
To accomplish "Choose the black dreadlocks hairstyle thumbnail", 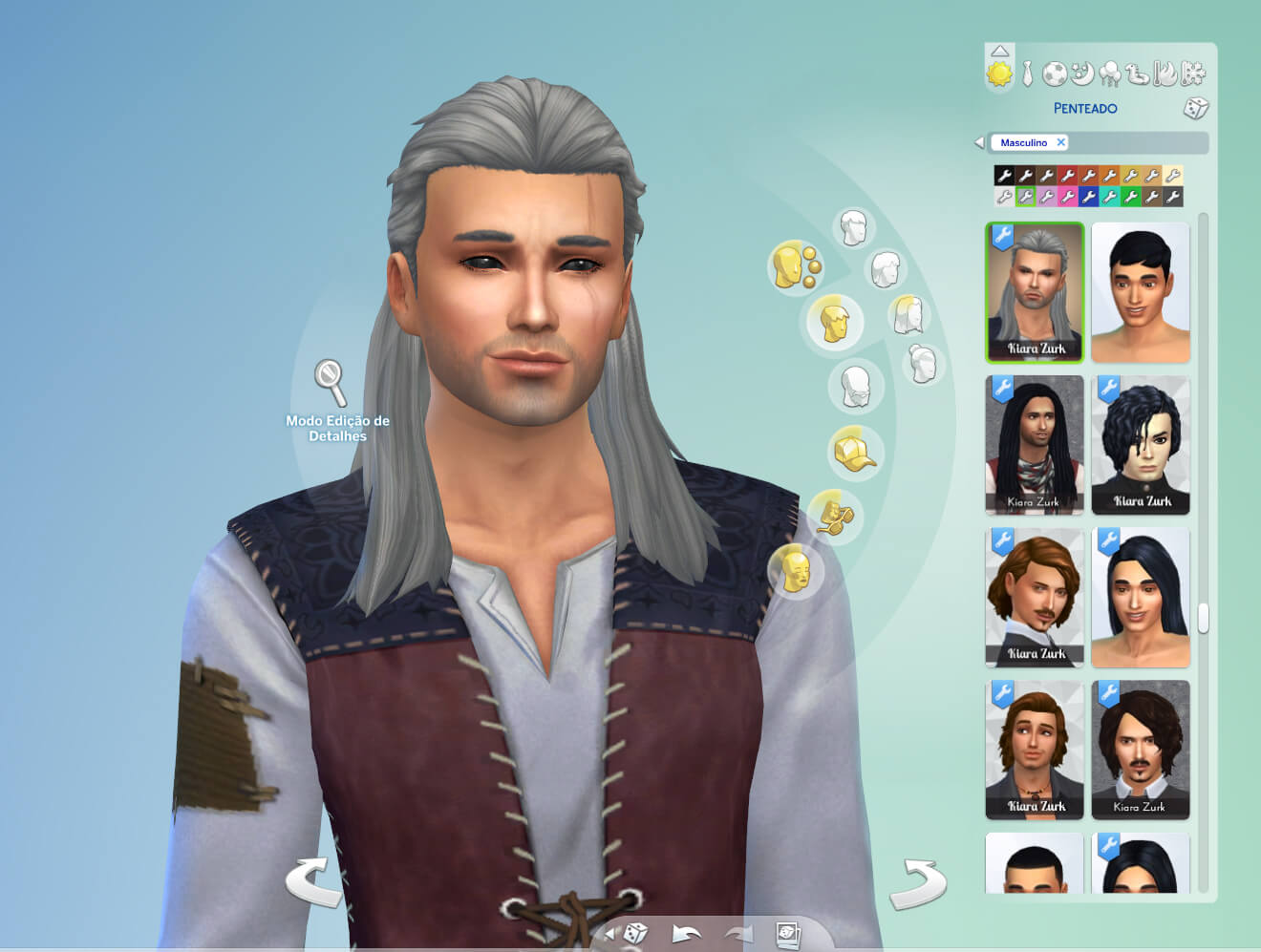I will point(1035,444).
